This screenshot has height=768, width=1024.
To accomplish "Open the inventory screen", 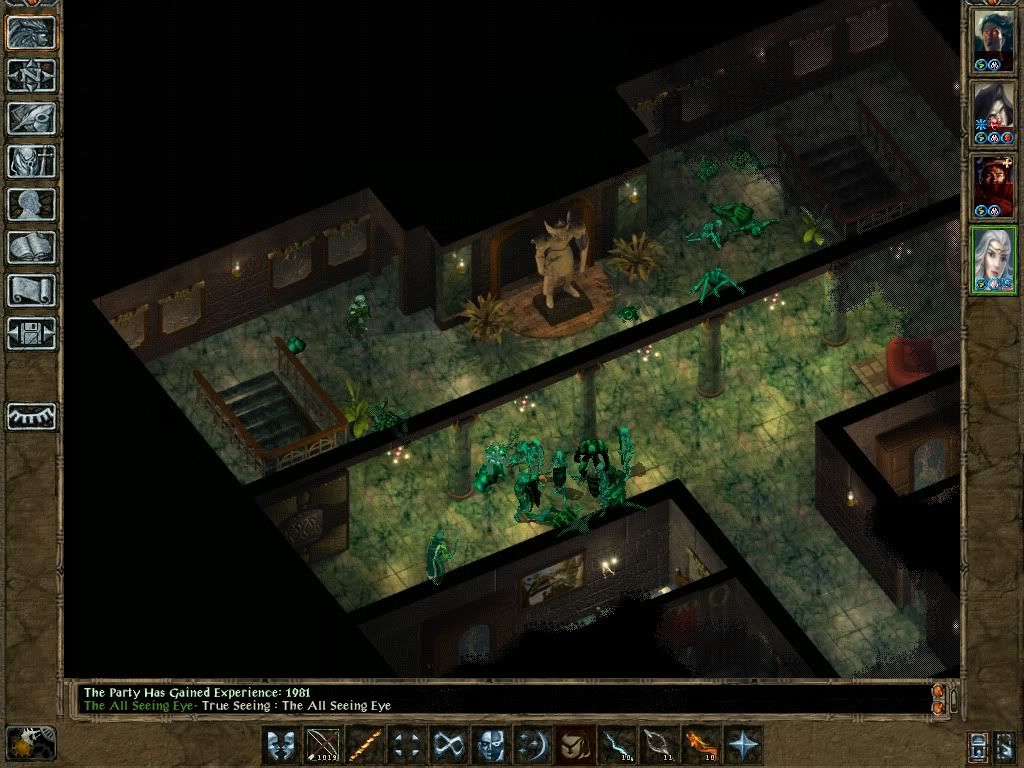I will pos(30,161).
